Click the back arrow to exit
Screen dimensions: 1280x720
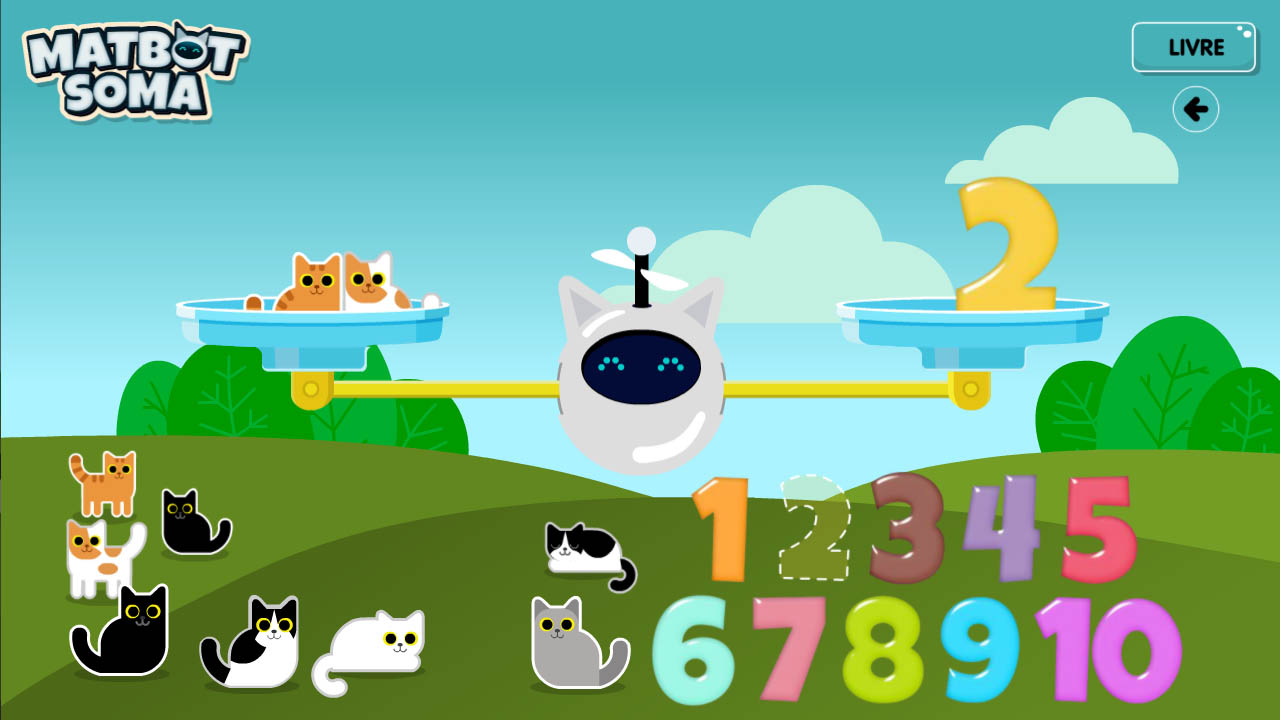[1196, 110]
